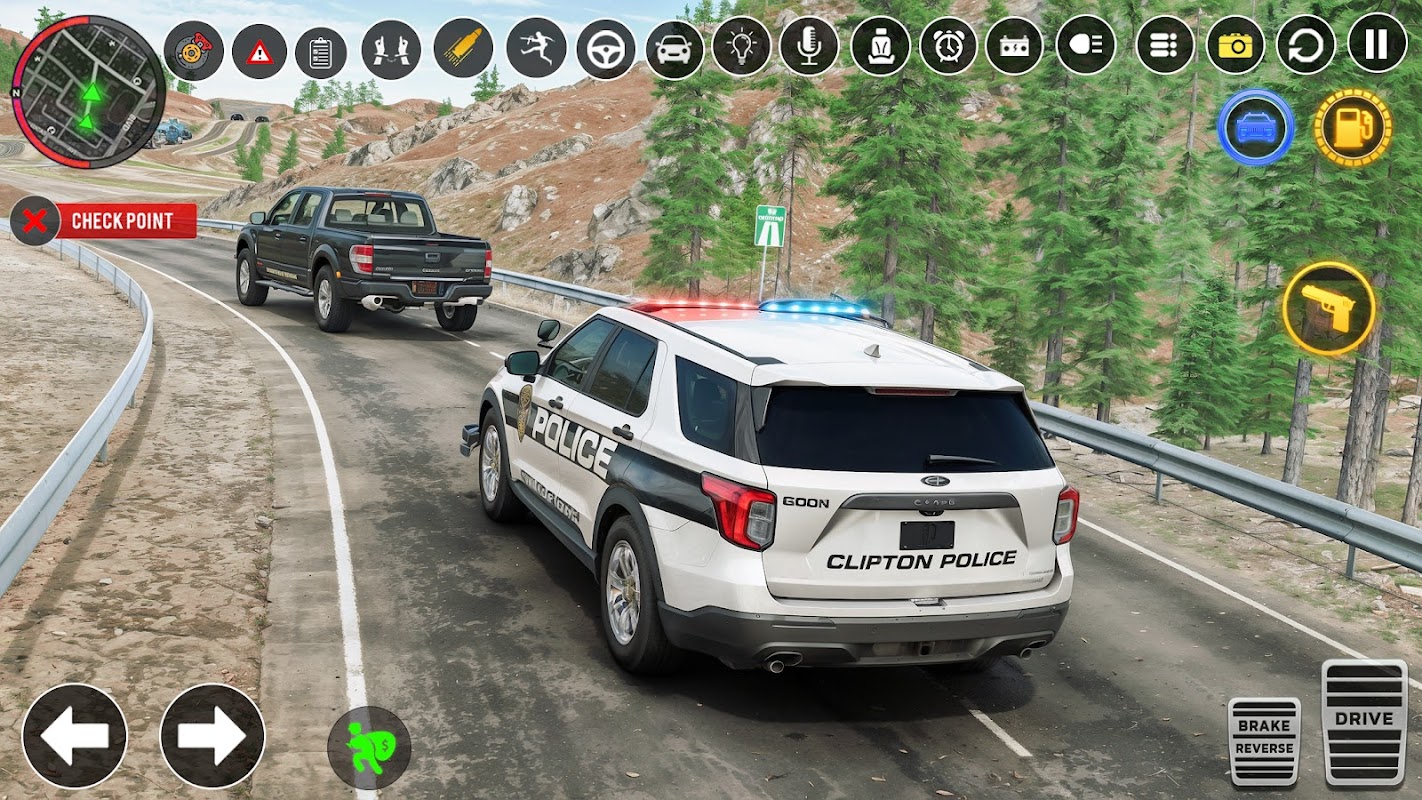Click the alarm clock icon
Viewport: 1422px width, 800px height.
click(x=948, y=46)
